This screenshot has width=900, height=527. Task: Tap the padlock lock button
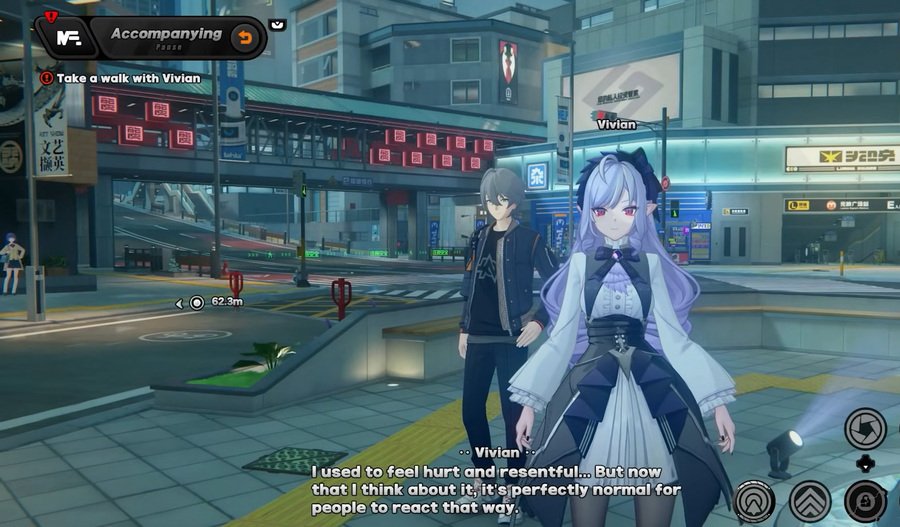coord(865,500)
